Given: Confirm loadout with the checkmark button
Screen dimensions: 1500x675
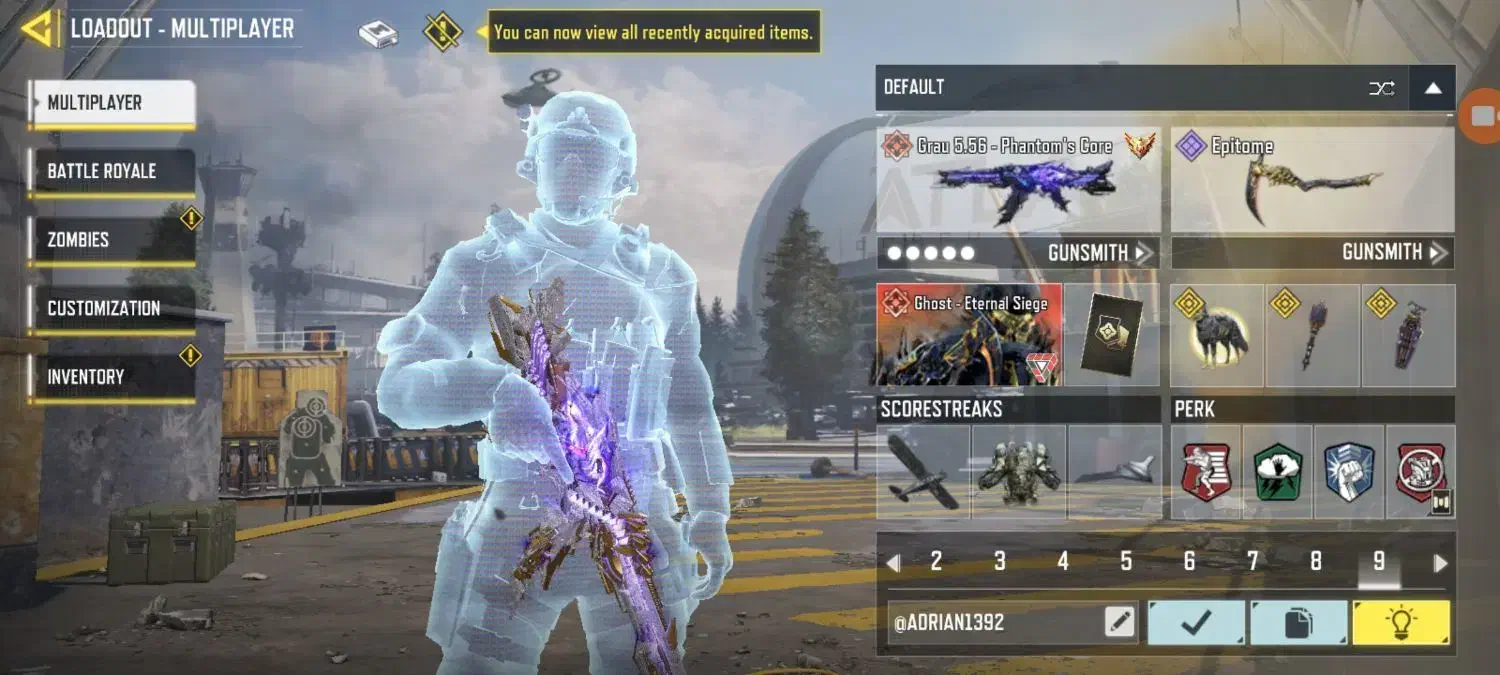Looking at the screenshot, I should (1196, 623).
